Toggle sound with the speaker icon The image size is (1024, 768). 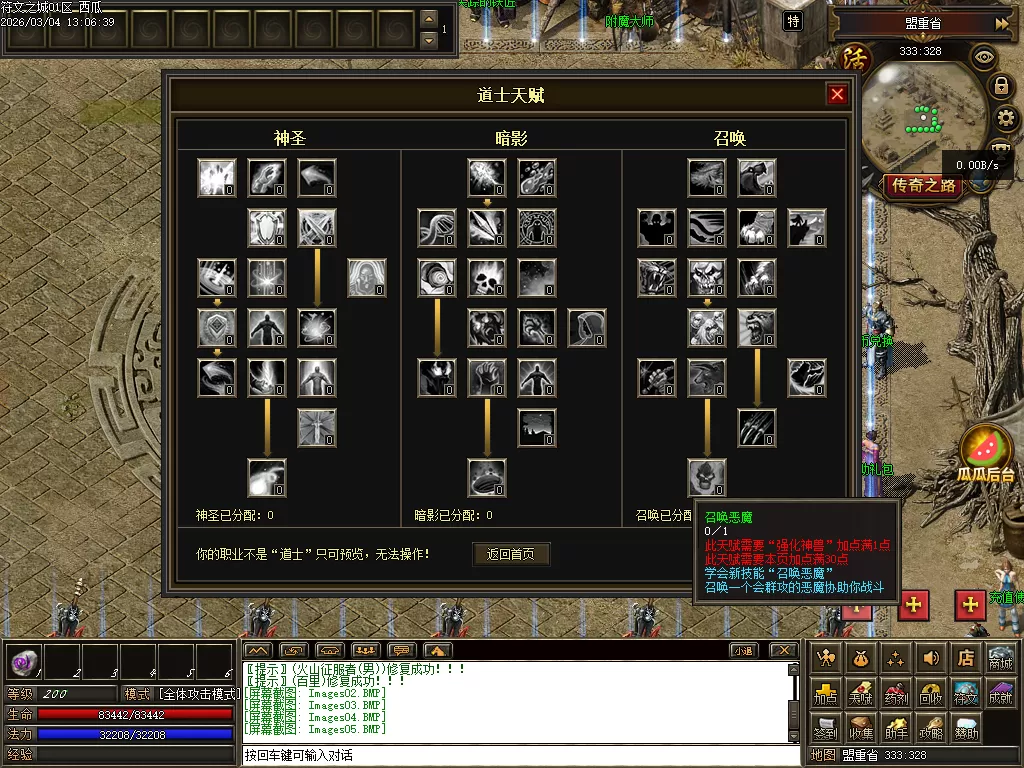point(930,658)
